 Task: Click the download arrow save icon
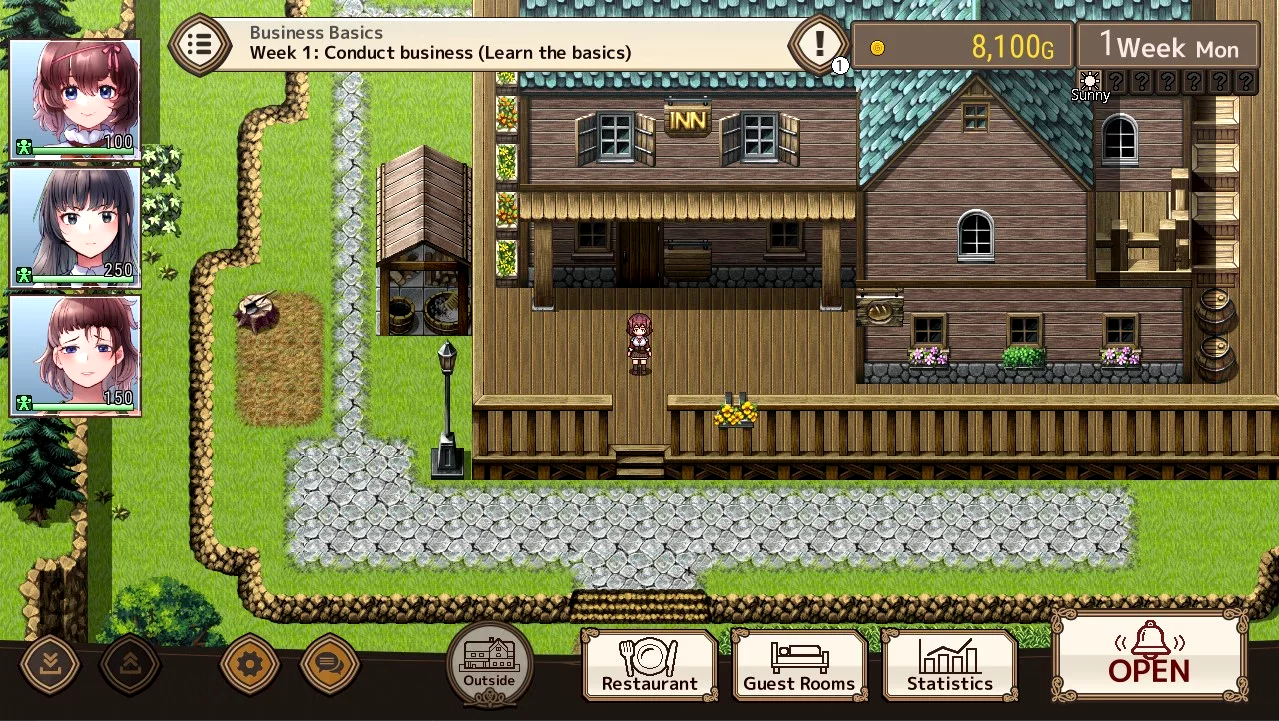(x=50, y=663)
